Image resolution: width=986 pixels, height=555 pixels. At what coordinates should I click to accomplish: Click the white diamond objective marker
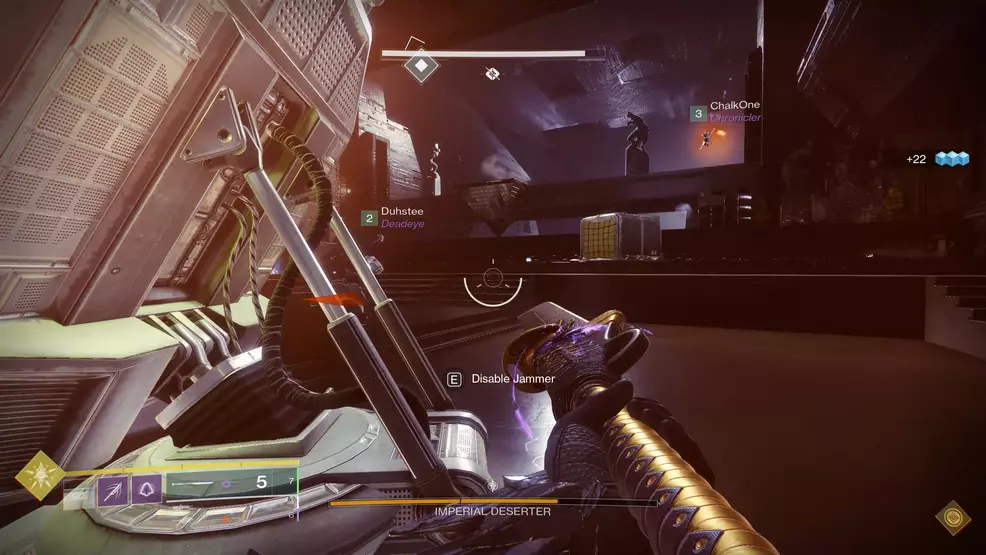[421, 67]
